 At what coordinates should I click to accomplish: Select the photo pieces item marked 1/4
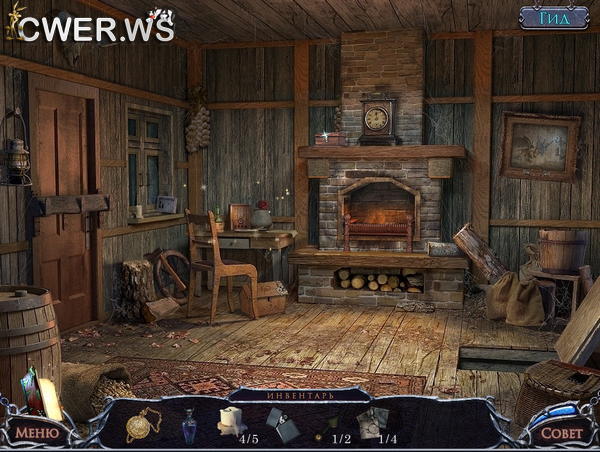click(375, 423)
